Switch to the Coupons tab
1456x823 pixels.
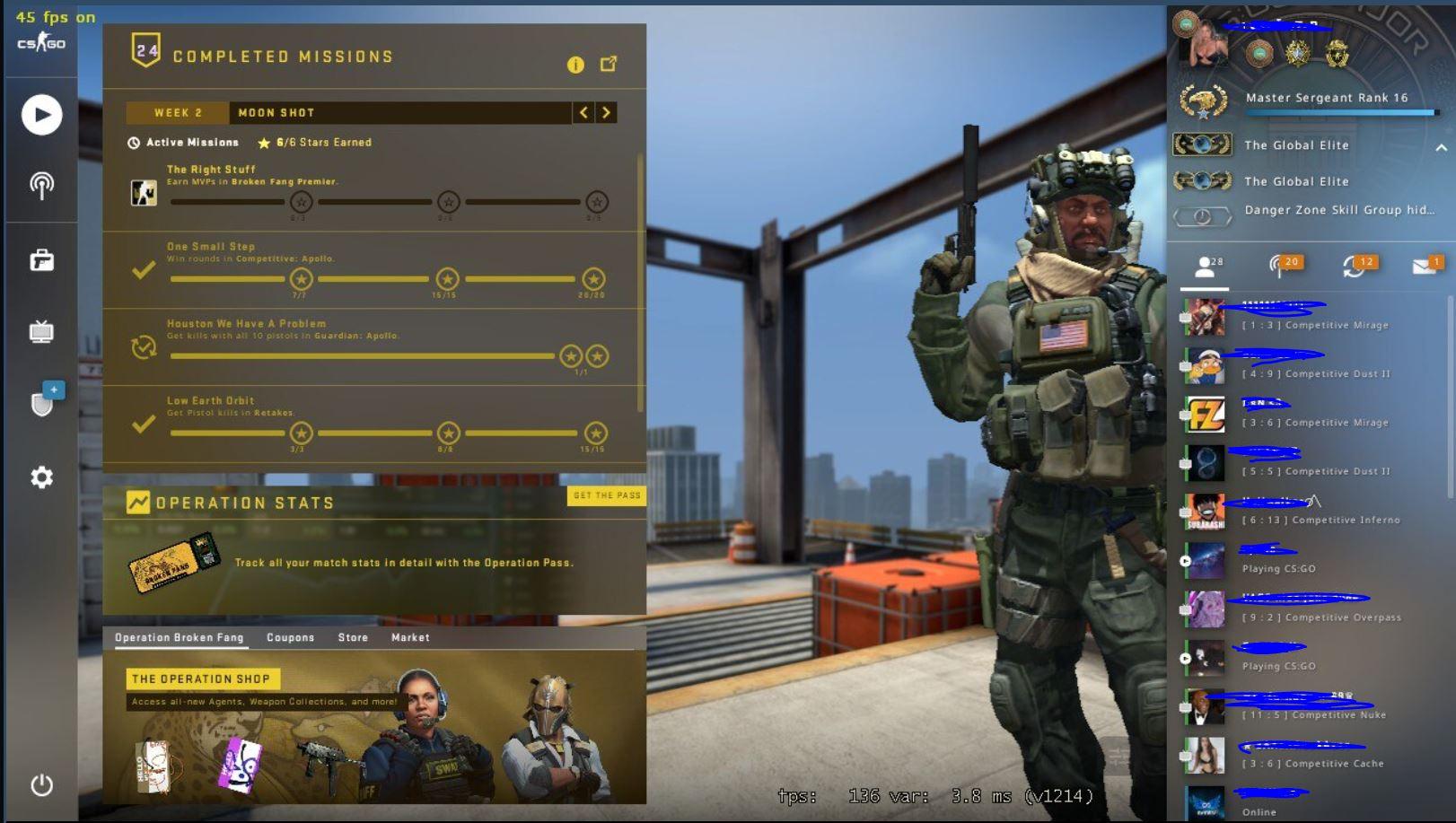(290, 637)
